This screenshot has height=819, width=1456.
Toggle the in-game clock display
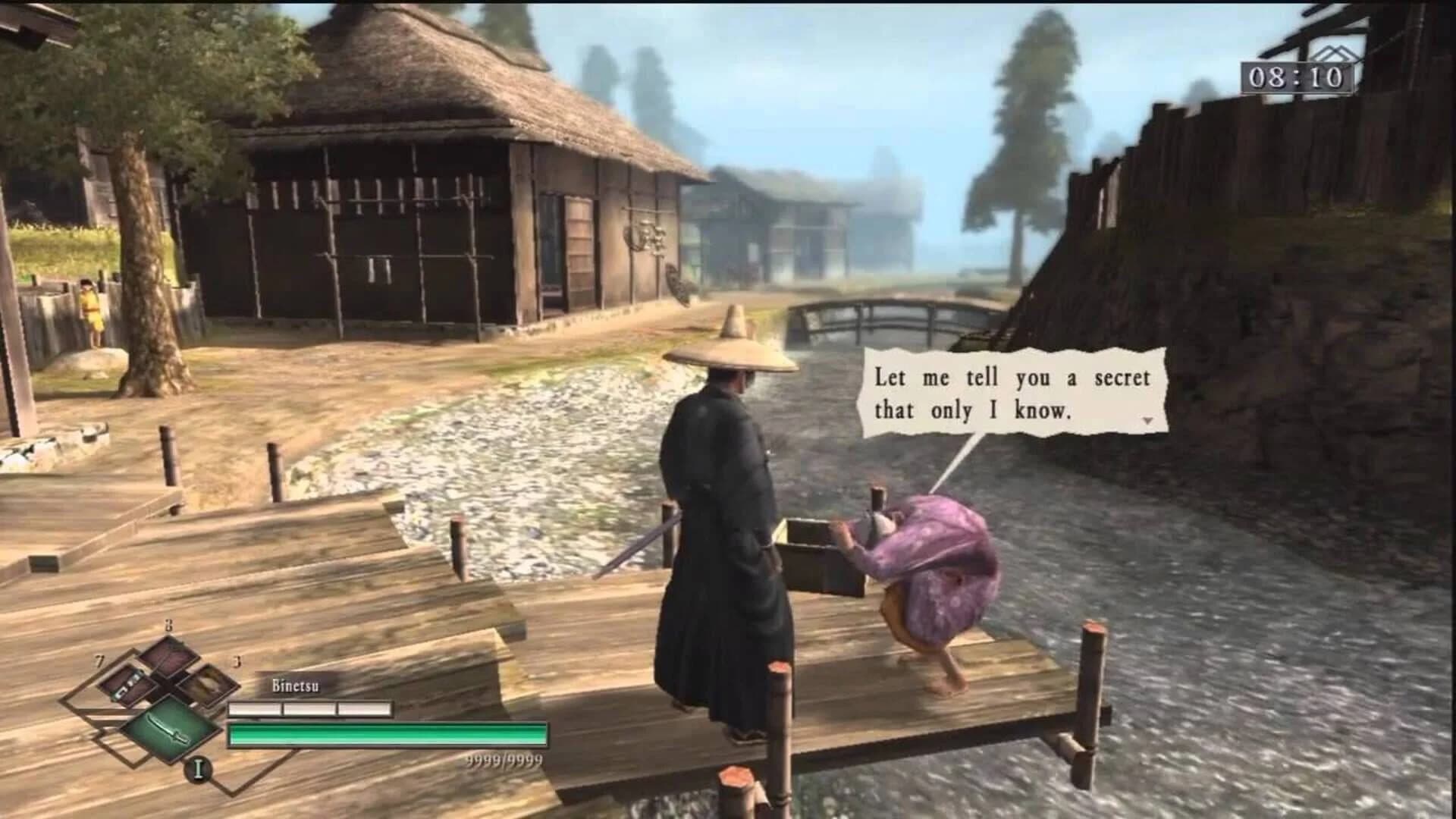pyautogui.click(x=1297, y=78)
